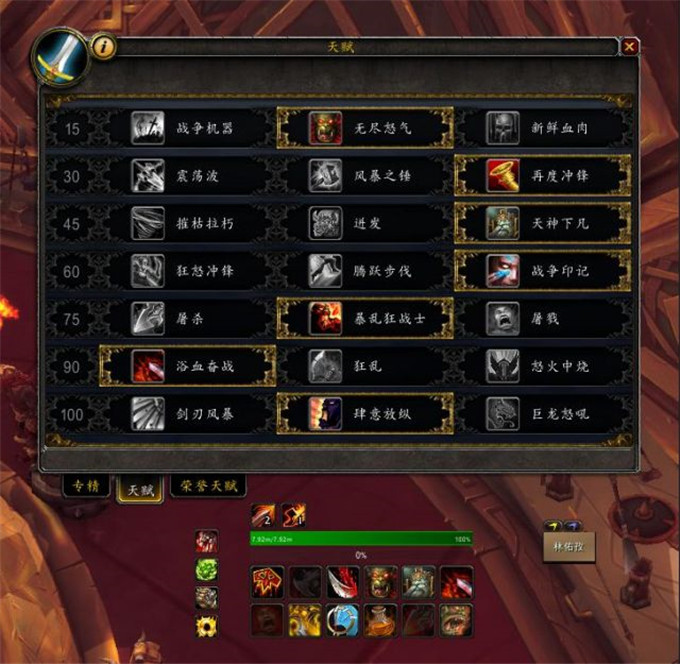Viewport: 680px width, 664px height.
Task: Pick the 新鲜血肉 talent
Action: coord(543,128)
